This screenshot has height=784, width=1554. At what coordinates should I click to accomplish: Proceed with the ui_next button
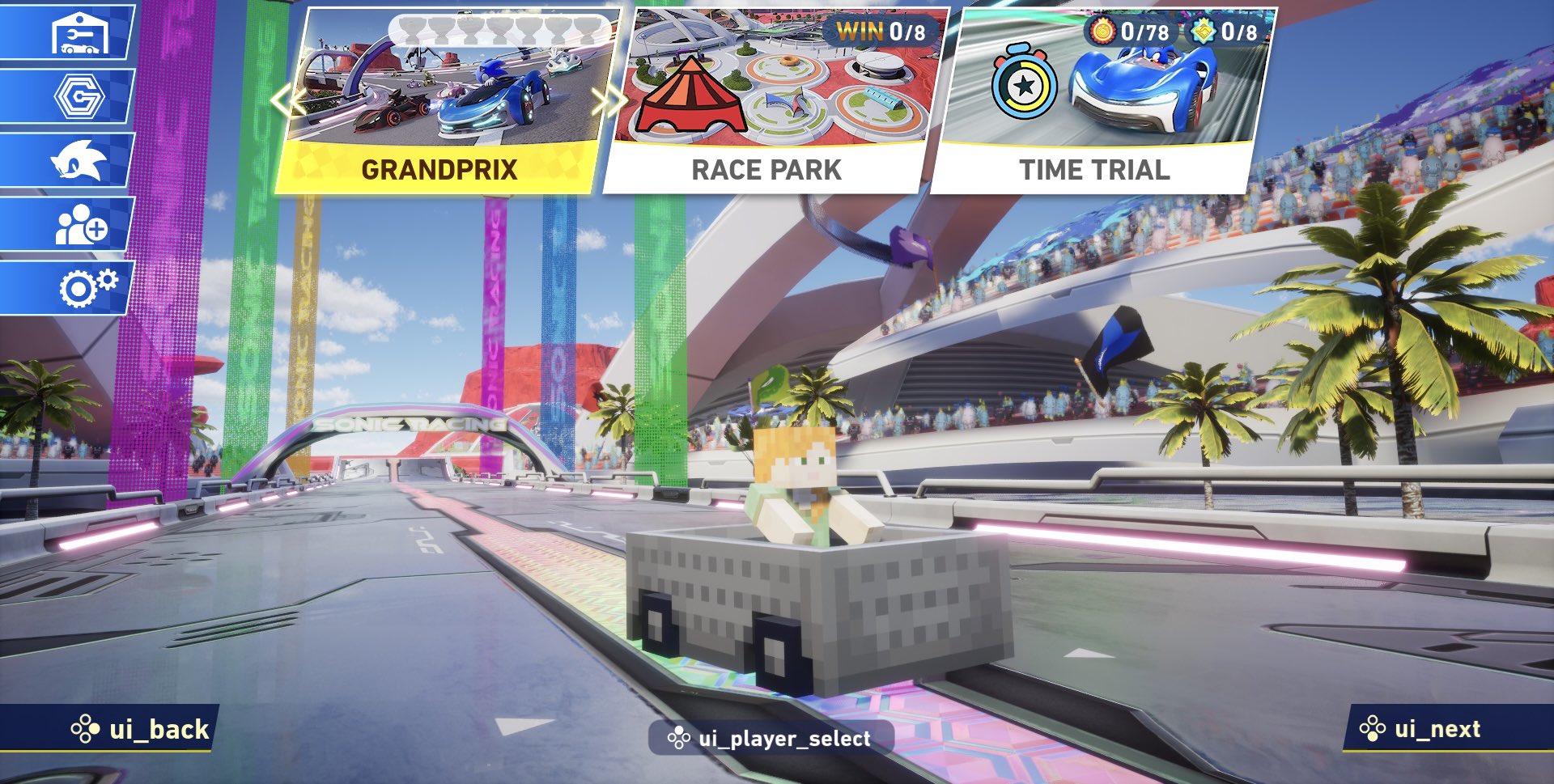[1426, 729]
